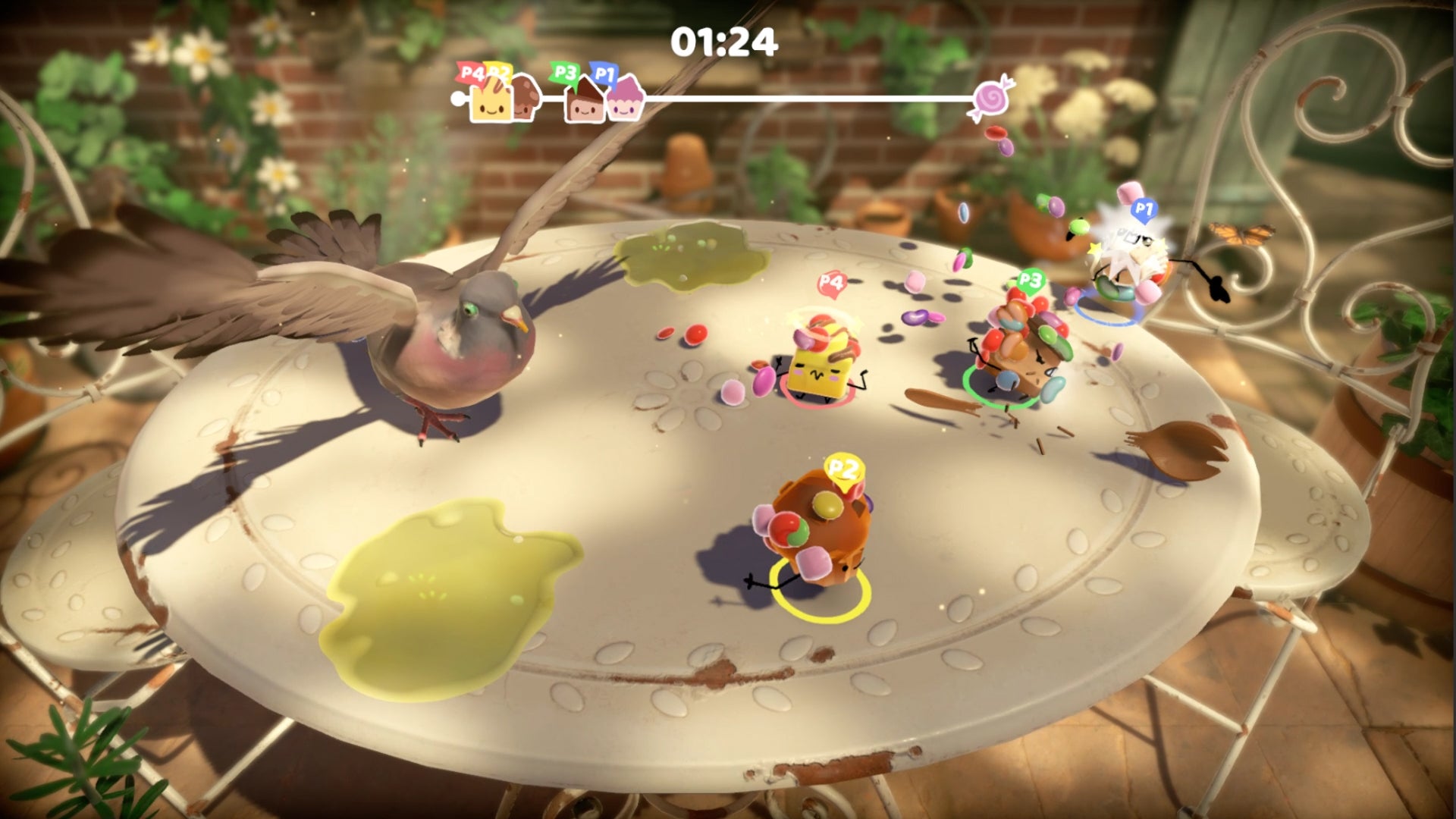Click the chocolate cake portrait on the tracker

(x=585, y=104)
